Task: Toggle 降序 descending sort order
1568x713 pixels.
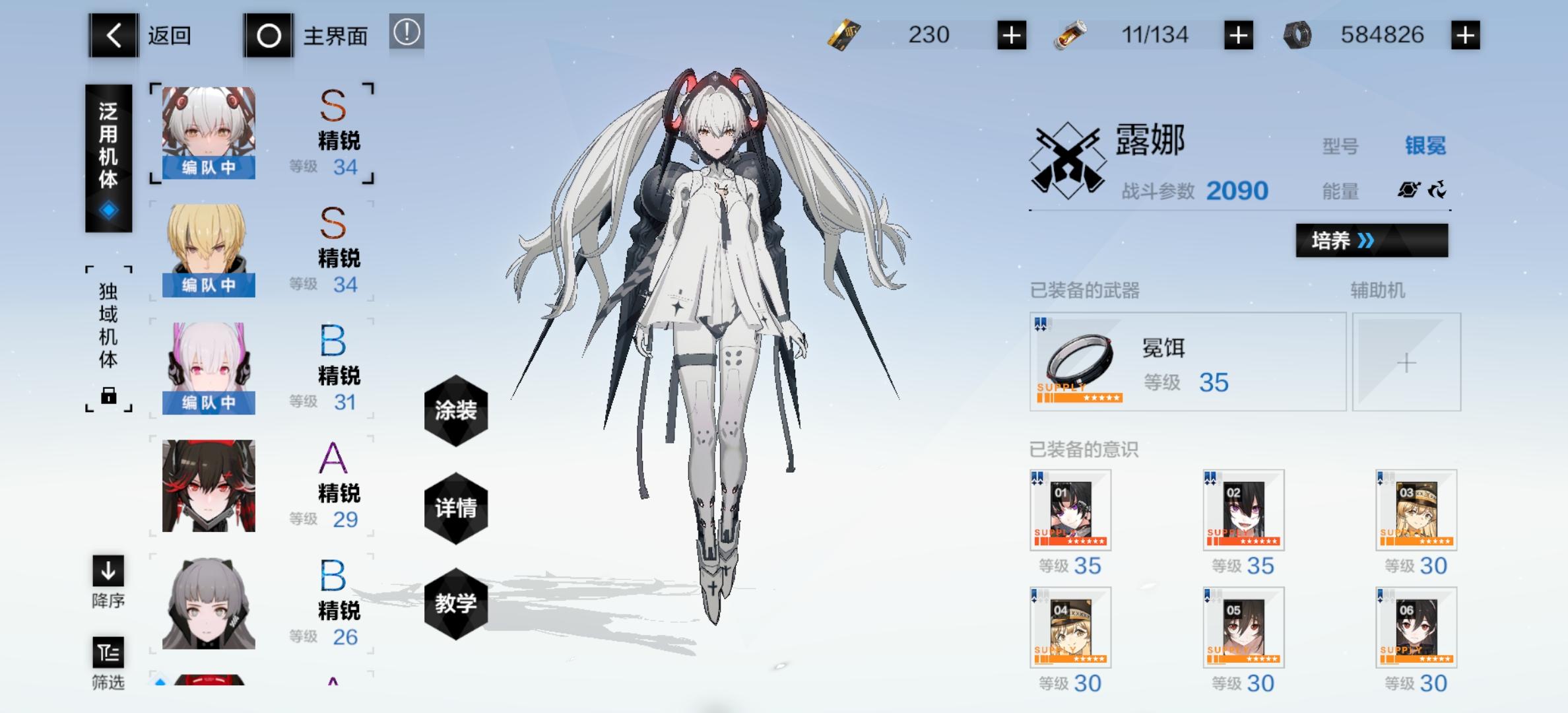Action: tap(109, 574)
